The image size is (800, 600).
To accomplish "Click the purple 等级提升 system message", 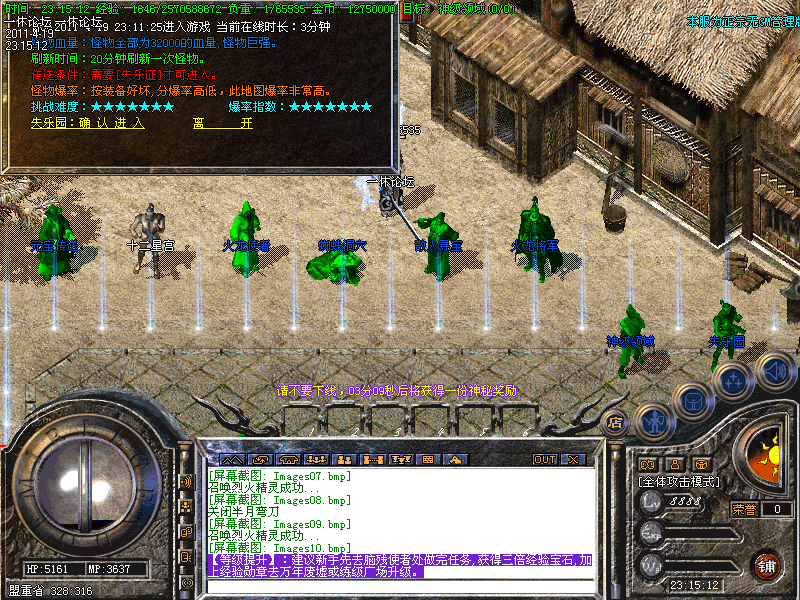I will [x=400, y=566].
